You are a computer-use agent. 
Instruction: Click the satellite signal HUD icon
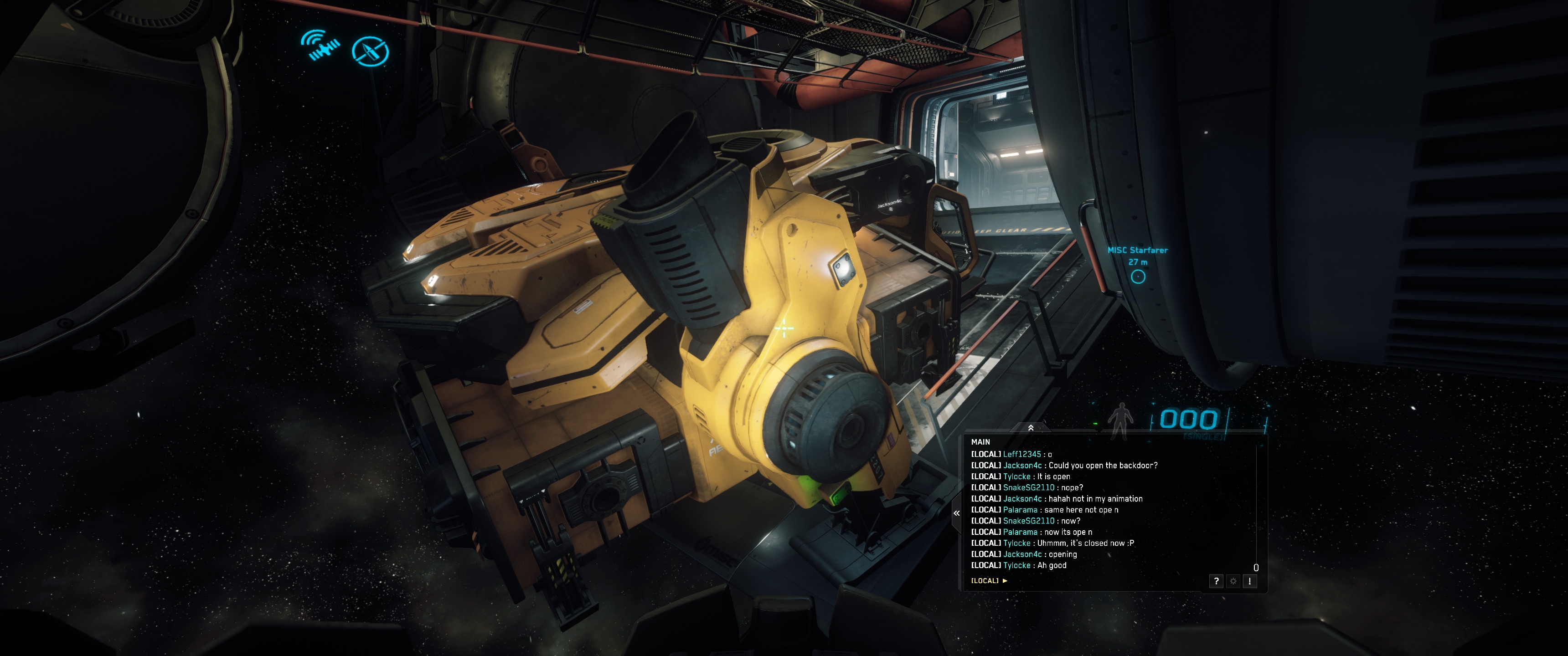pyautogui.click(x=321, y=45)
